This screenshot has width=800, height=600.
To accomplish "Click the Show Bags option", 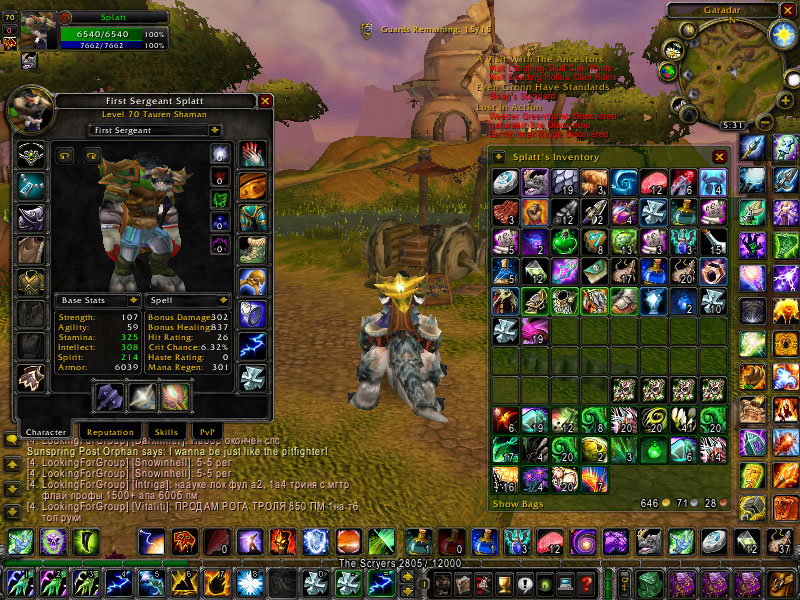I will pyautogui.click(x=518, y=504).
